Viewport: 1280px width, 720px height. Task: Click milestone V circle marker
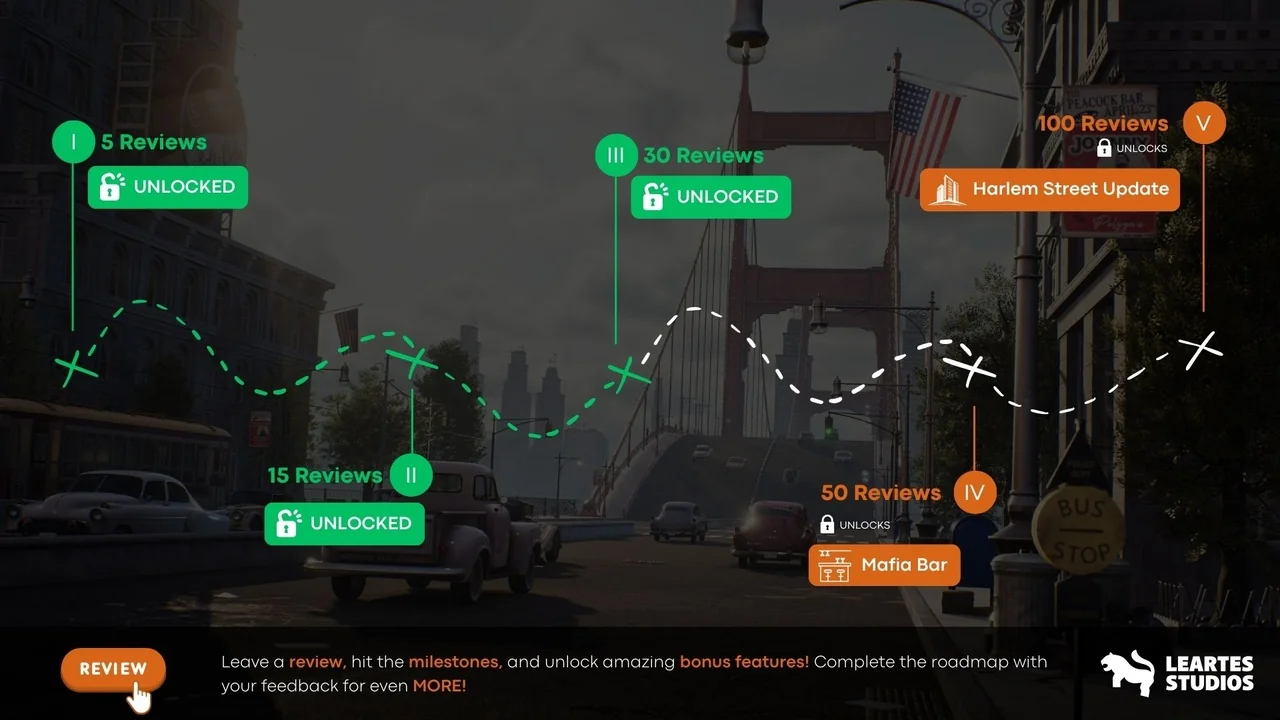coord(1203,123)
